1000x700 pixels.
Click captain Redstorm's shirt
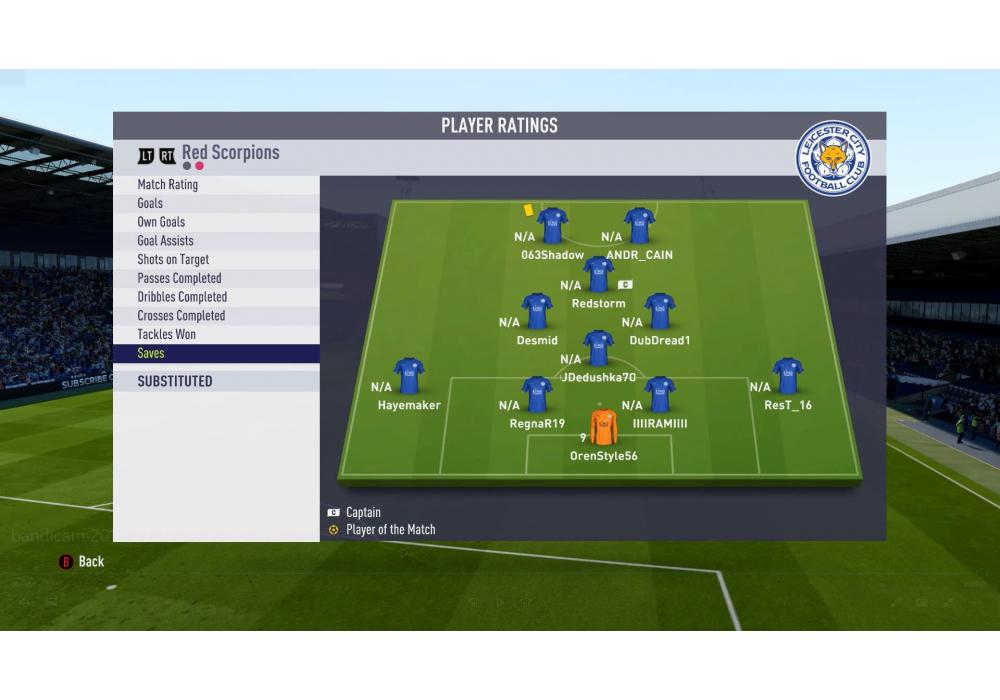598,274
